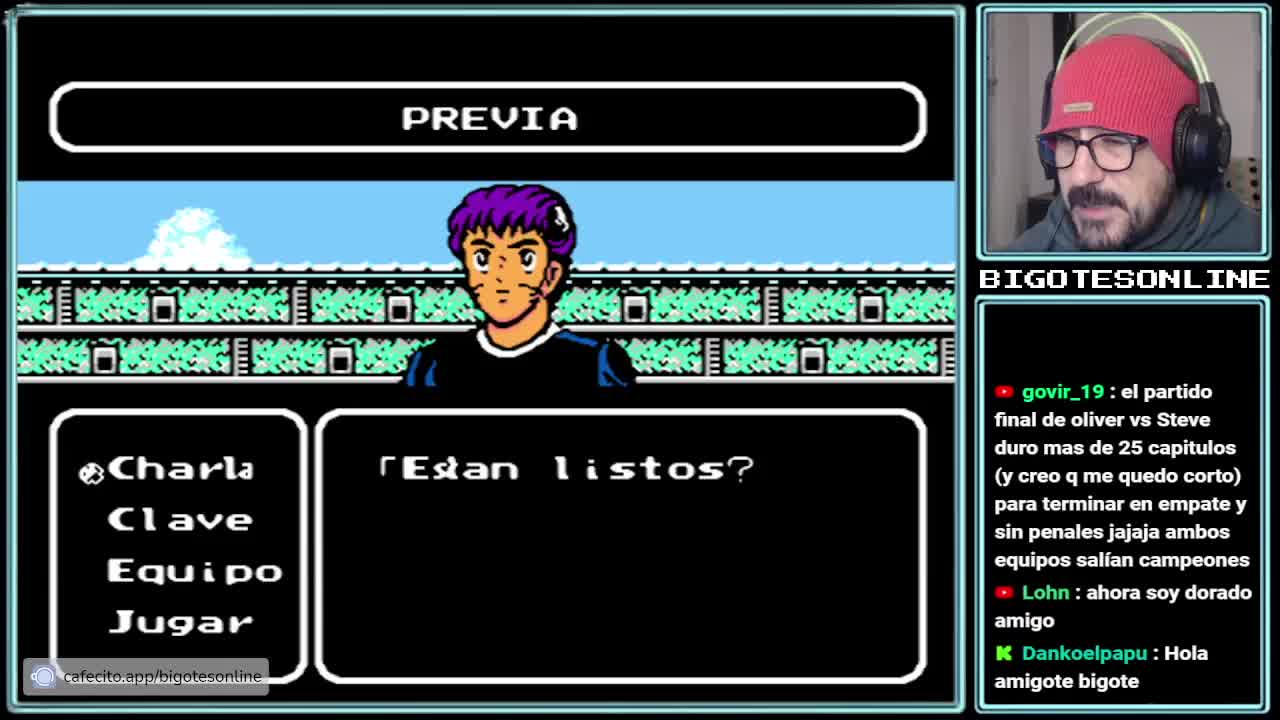Open the Equipo menu entry
1280x720 pixels.
[x=194, y=571]
